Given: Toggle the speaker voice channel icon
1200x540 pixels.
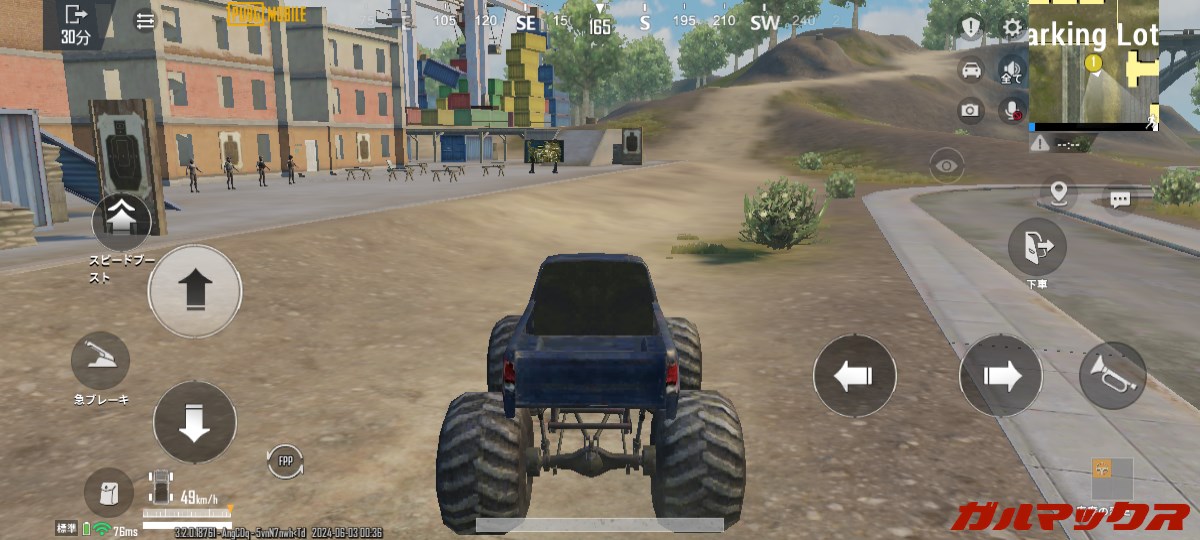Looking at the screenshot, I should pyautogui.click(x=1011, y=71).
